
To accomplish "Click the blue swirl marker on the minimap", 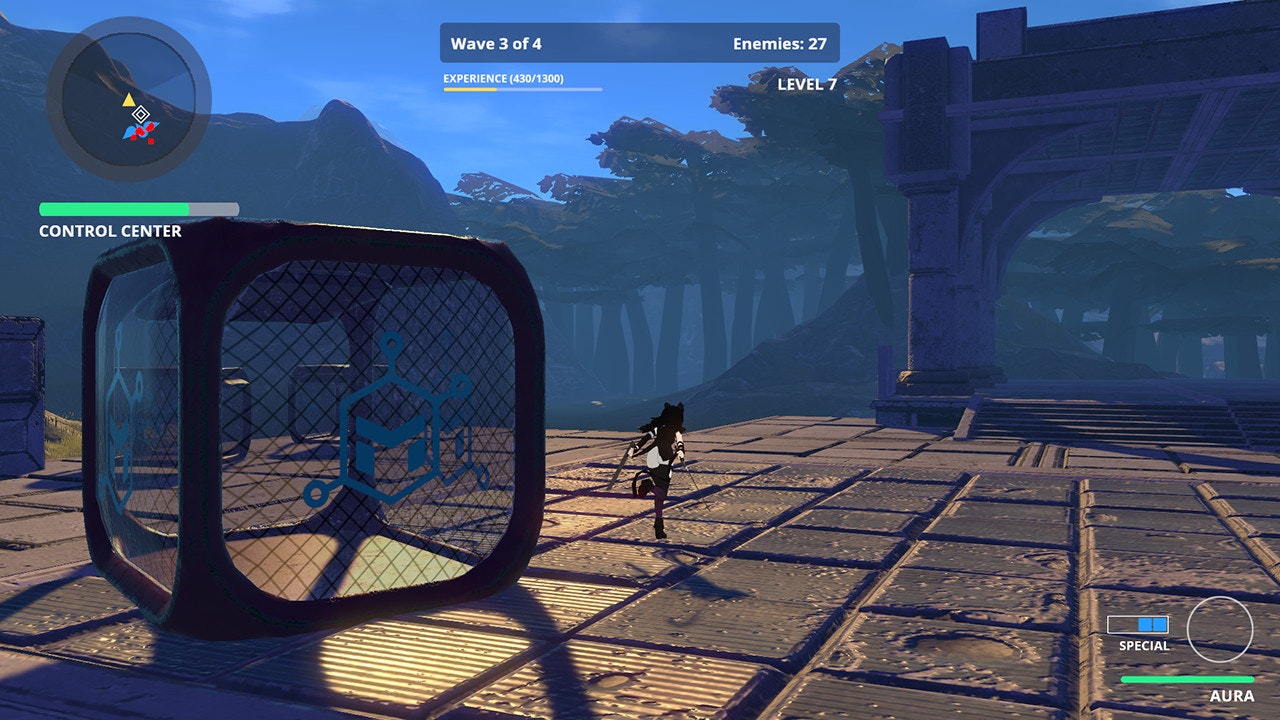I will (x=131, y=131).
